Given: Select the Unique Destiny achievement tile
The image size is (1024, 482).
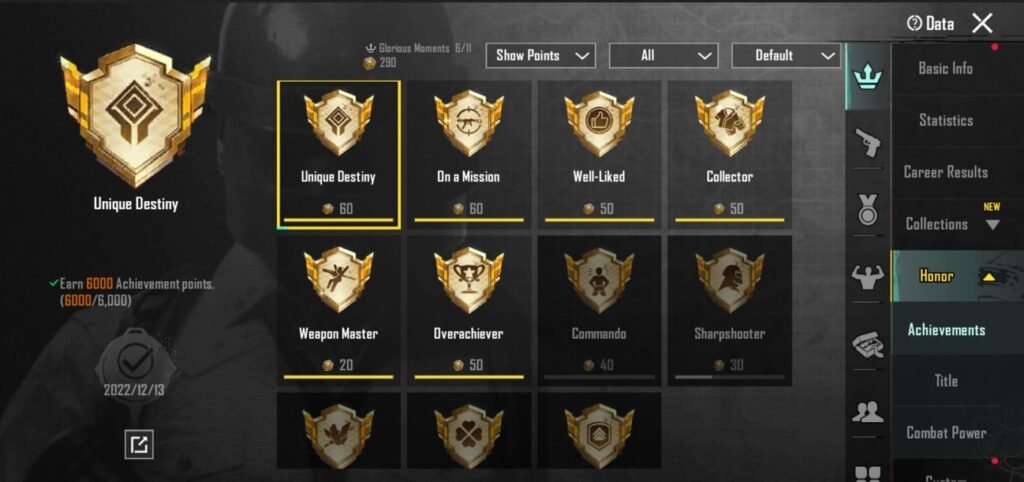Looking at the screenshot, I should click(x=338, y=154).
